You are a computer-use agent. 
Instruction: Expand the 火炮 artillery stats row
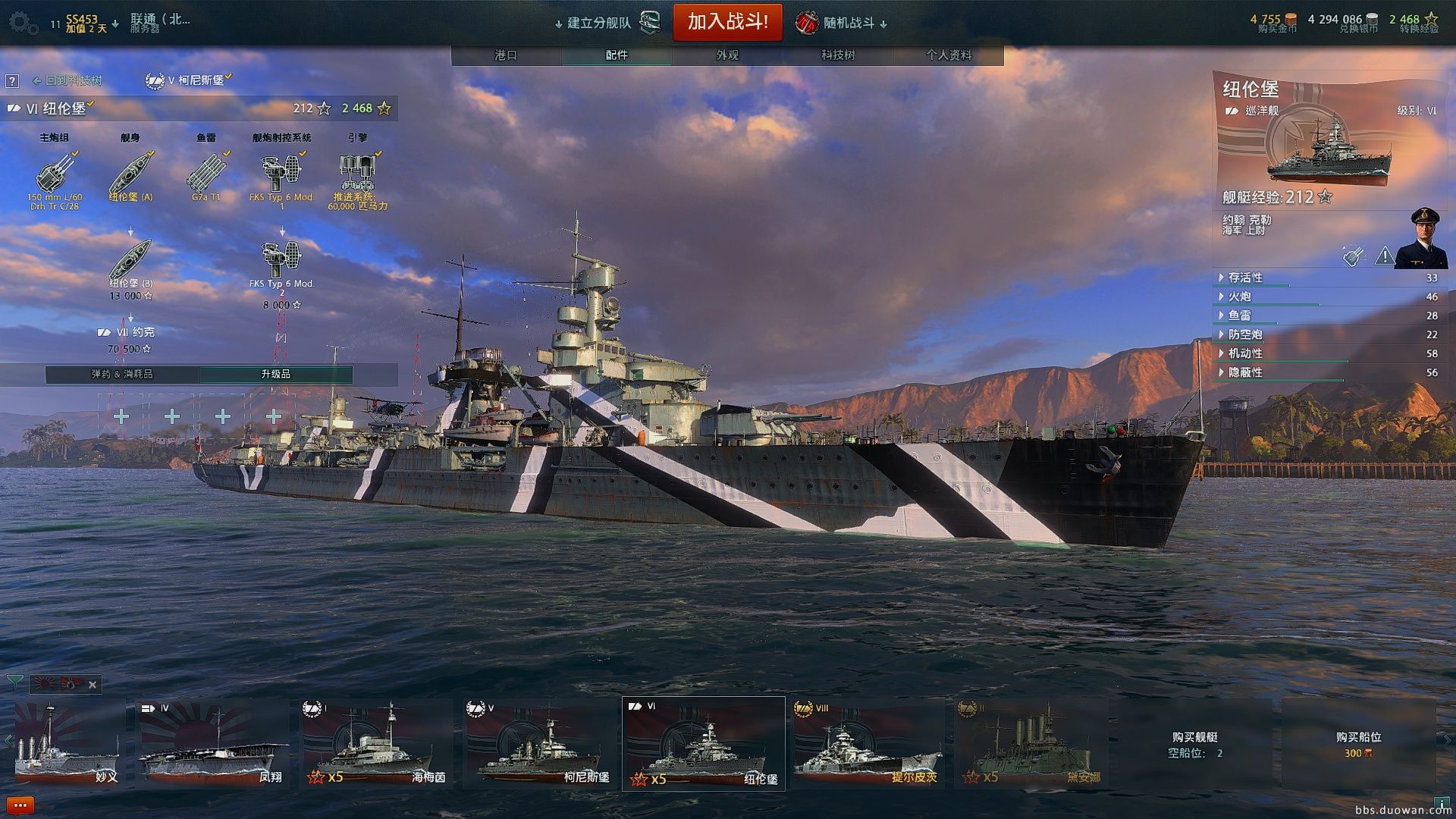tap(1239, 297)
